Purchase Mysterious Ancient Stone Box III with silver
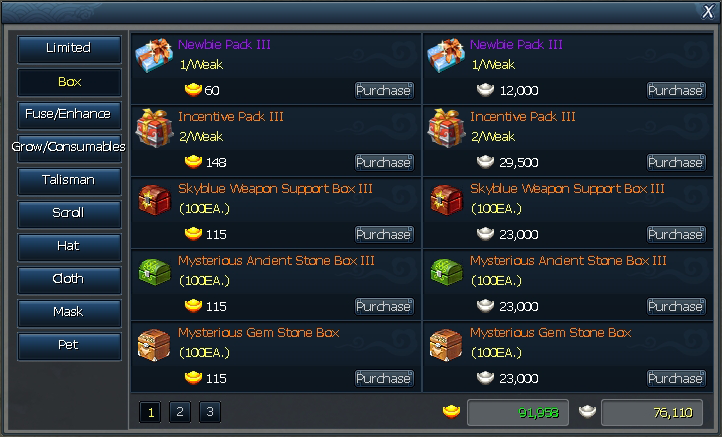The width and height of the screenshot is (722, 437). pos(676,306)
